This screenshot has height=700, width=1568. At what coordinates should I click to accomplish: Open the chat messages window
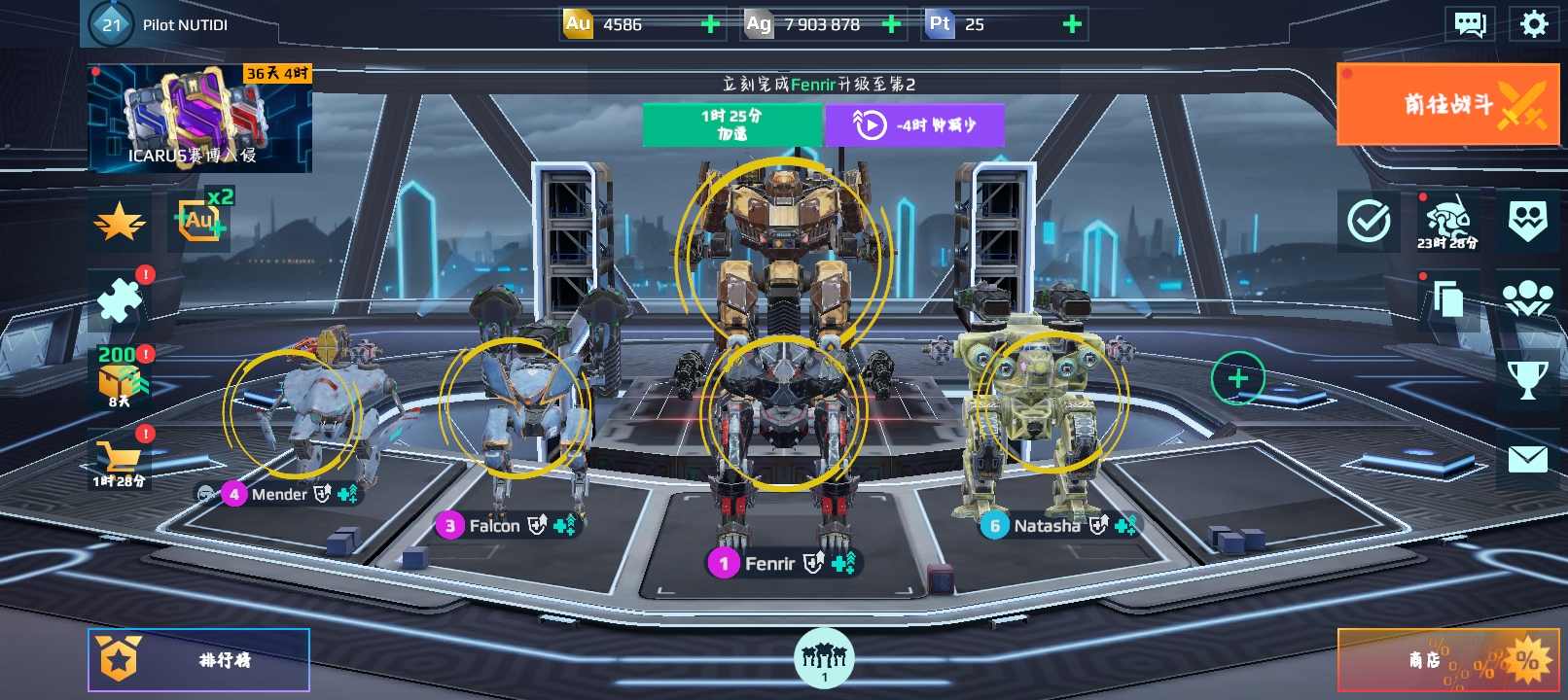(1470, 23)
